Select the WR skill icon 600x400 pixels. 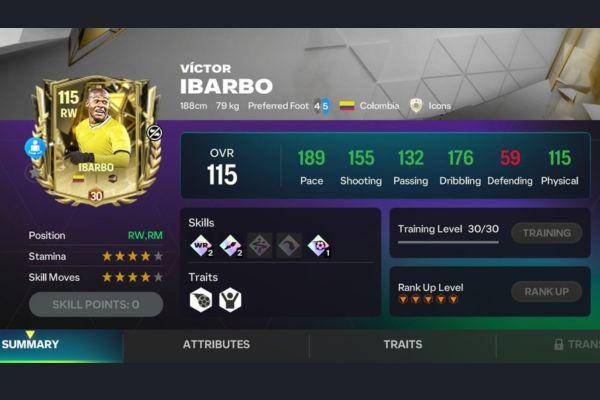(x=201, y=245)
